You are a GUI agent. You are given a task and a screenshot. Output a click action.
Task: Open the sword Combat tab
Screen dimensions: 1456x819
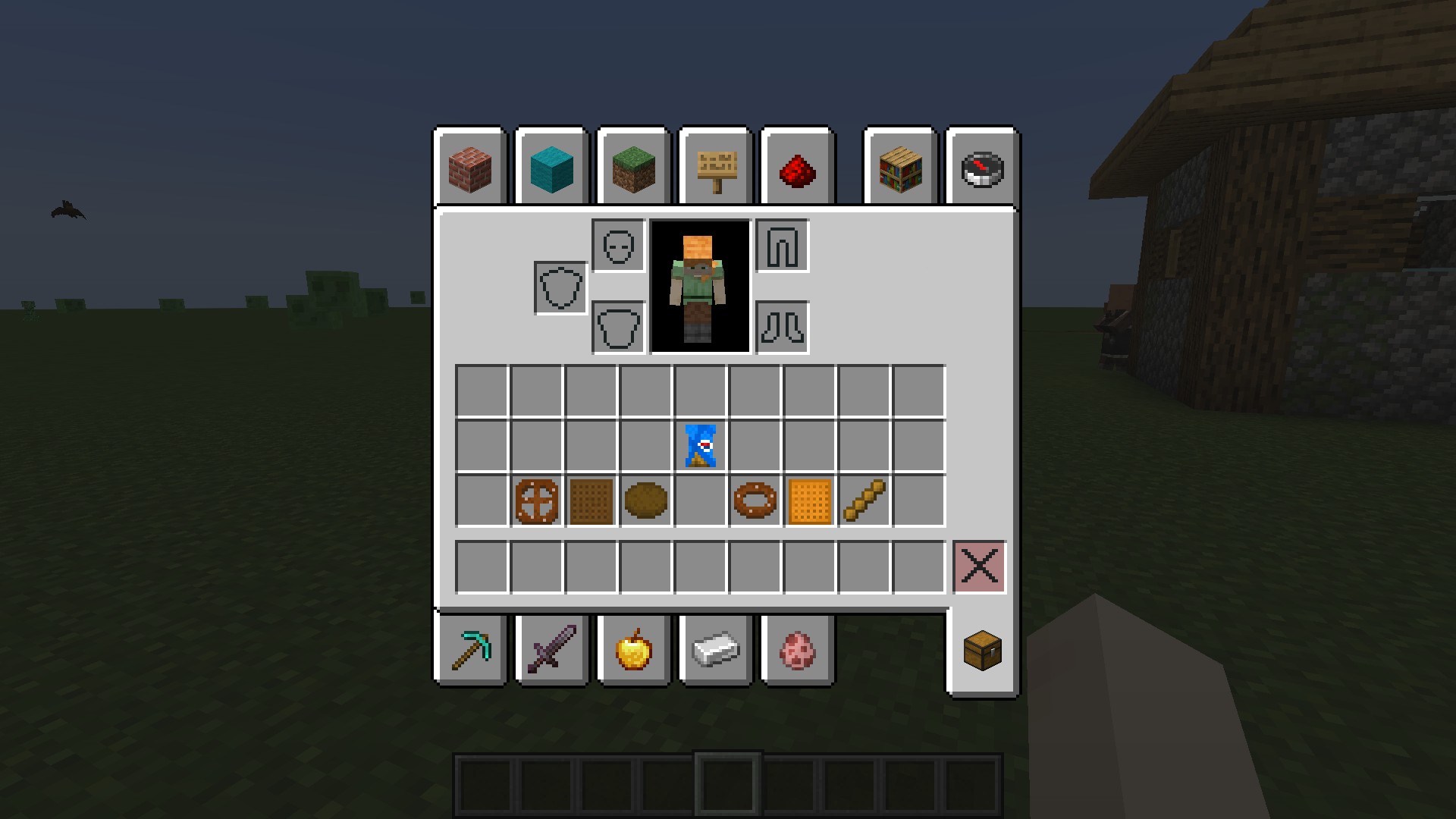(x=551, y=651)
